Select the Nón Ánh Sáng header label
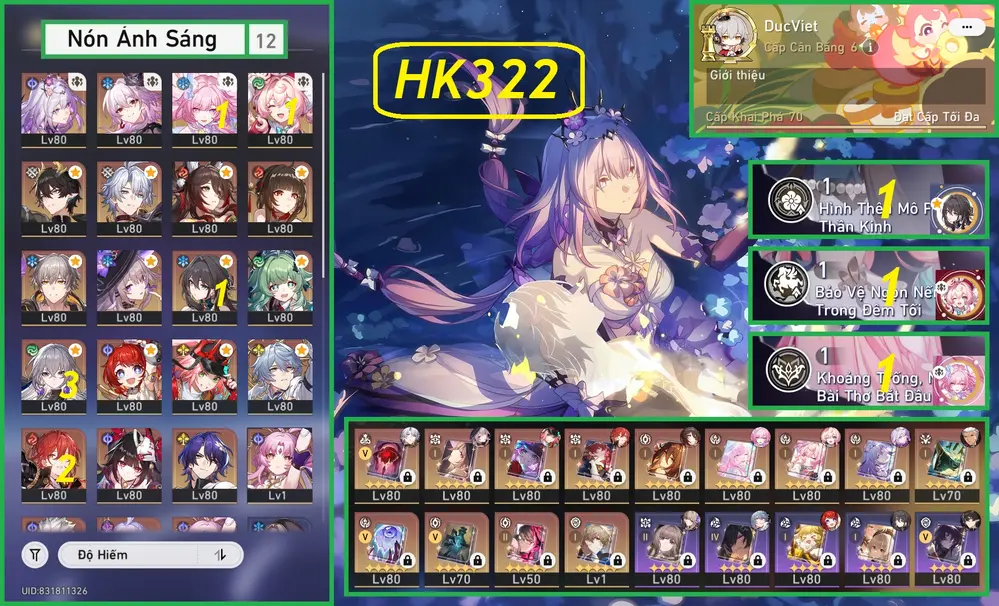The height and width of the screenshot is (606, 999). pos(143,40)
